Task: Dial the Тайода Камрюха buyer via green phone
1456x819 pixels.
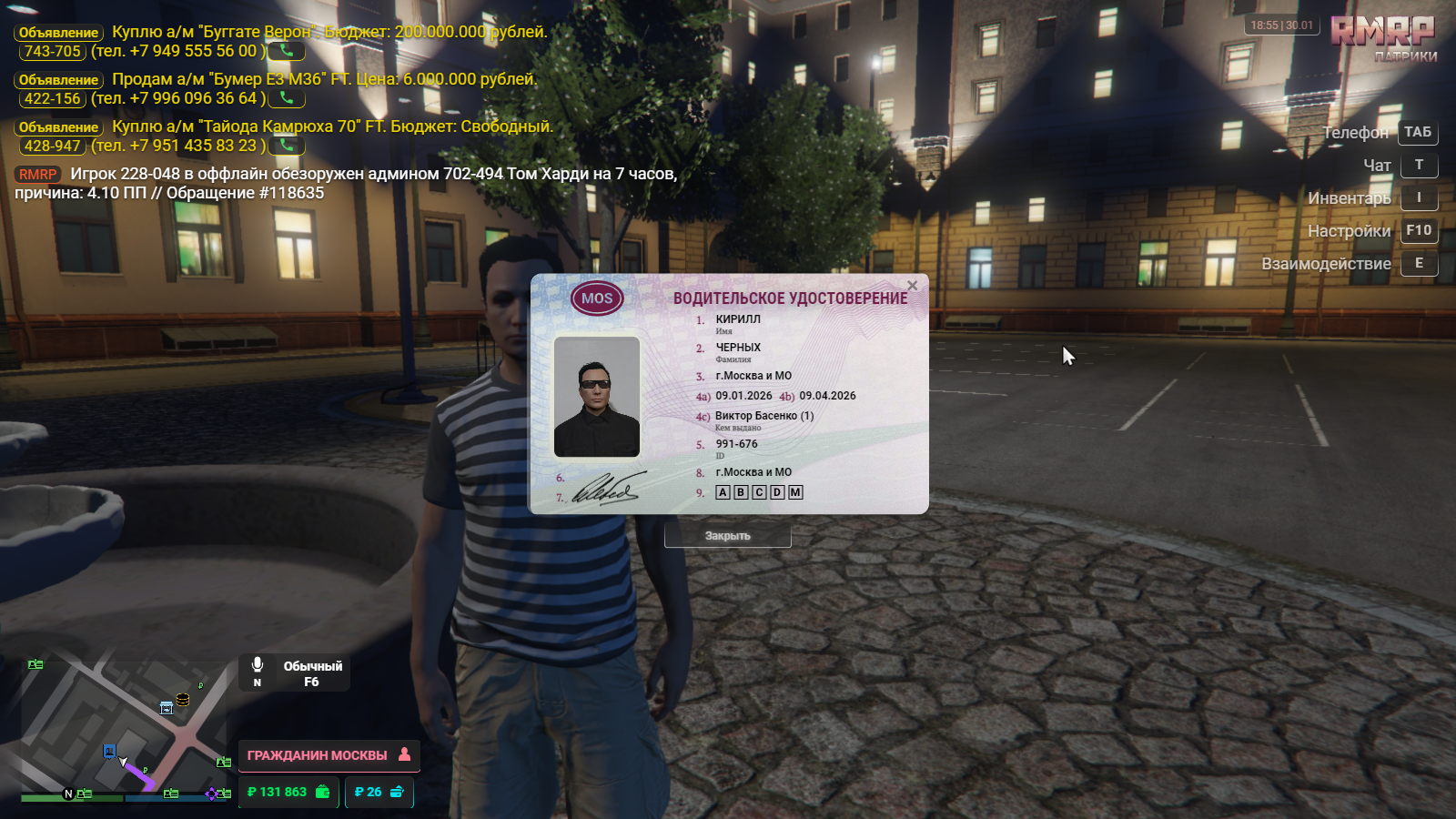Action: pyautogui.click(x=287, y=146)
